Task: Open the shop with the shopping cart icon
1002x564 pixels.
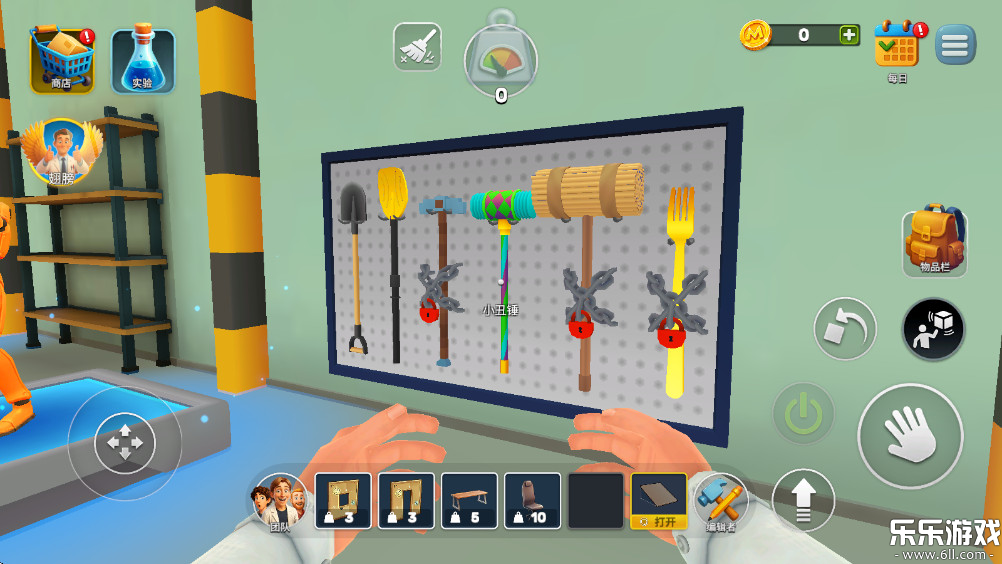Action: click(x=62, y=59)
